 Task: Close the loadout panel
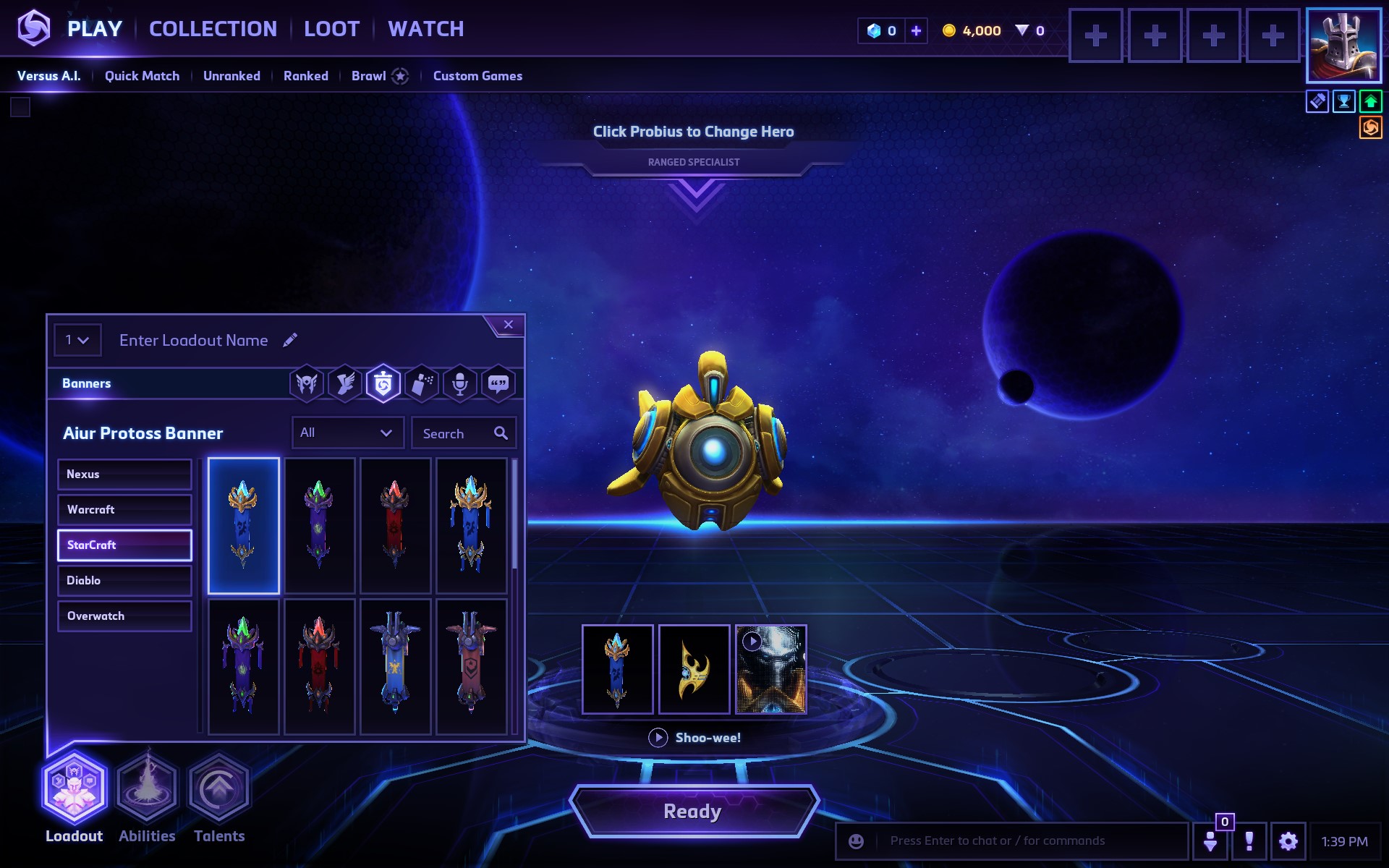coord(509,325)
